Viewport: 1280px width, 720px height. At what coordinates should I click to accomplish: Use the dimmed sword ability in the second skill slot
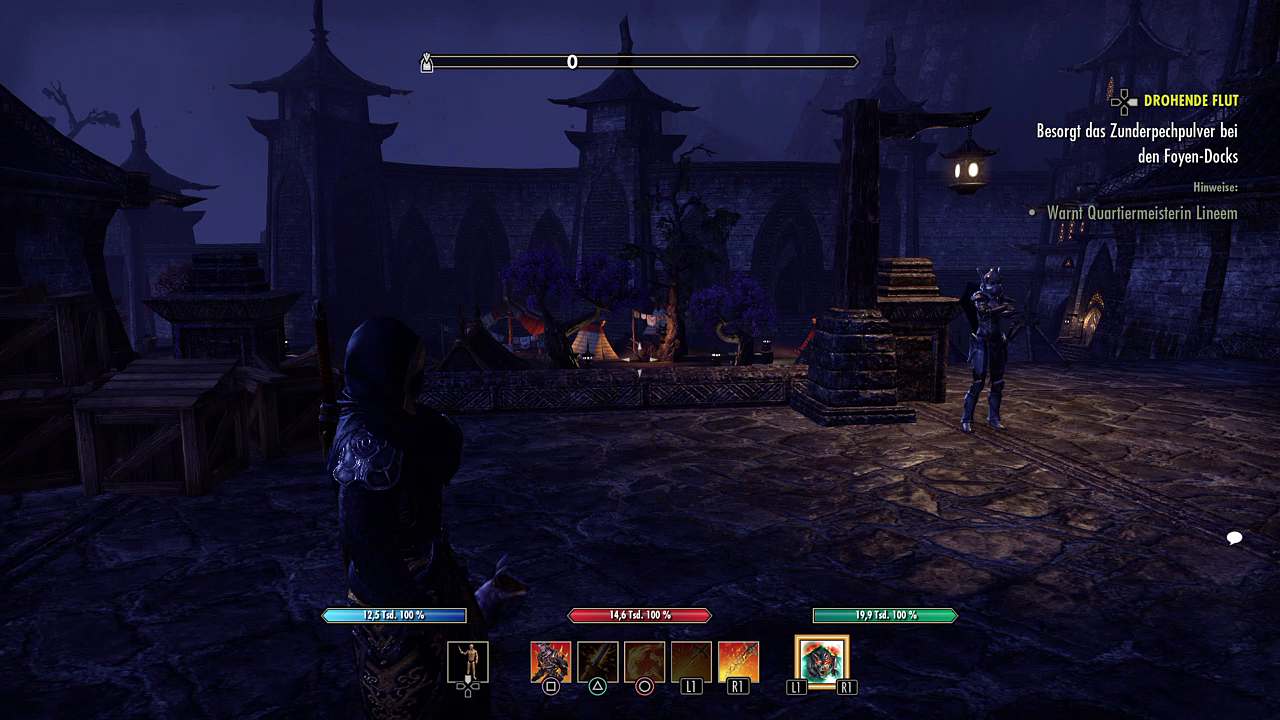597,662
